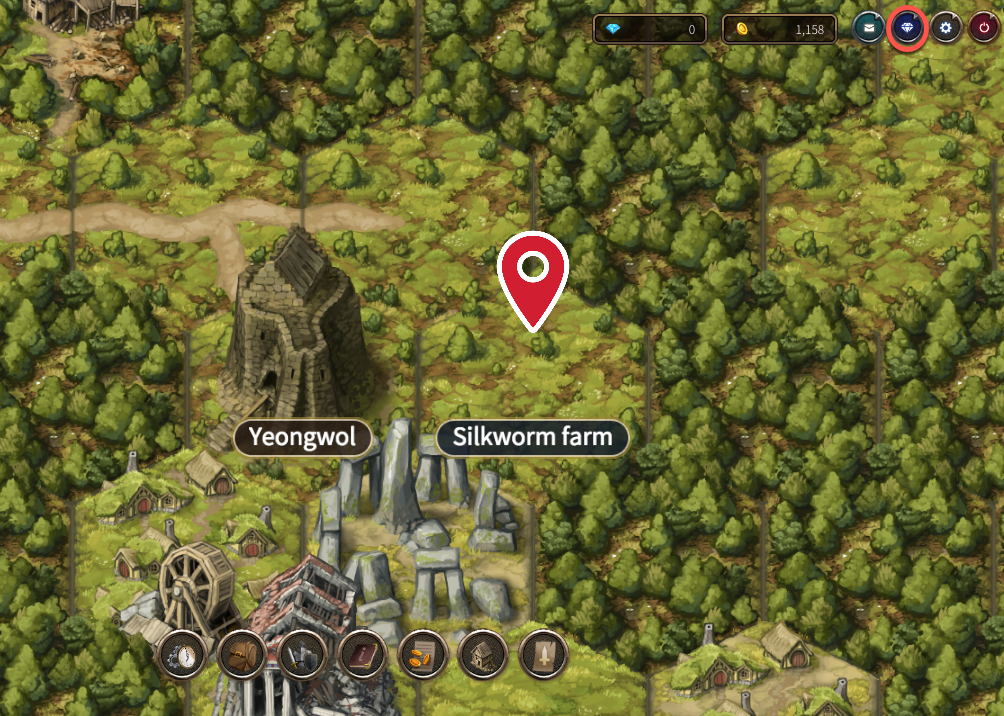1004x716 pixels.
Task: Open the red info book
Action: coord(363,655)
